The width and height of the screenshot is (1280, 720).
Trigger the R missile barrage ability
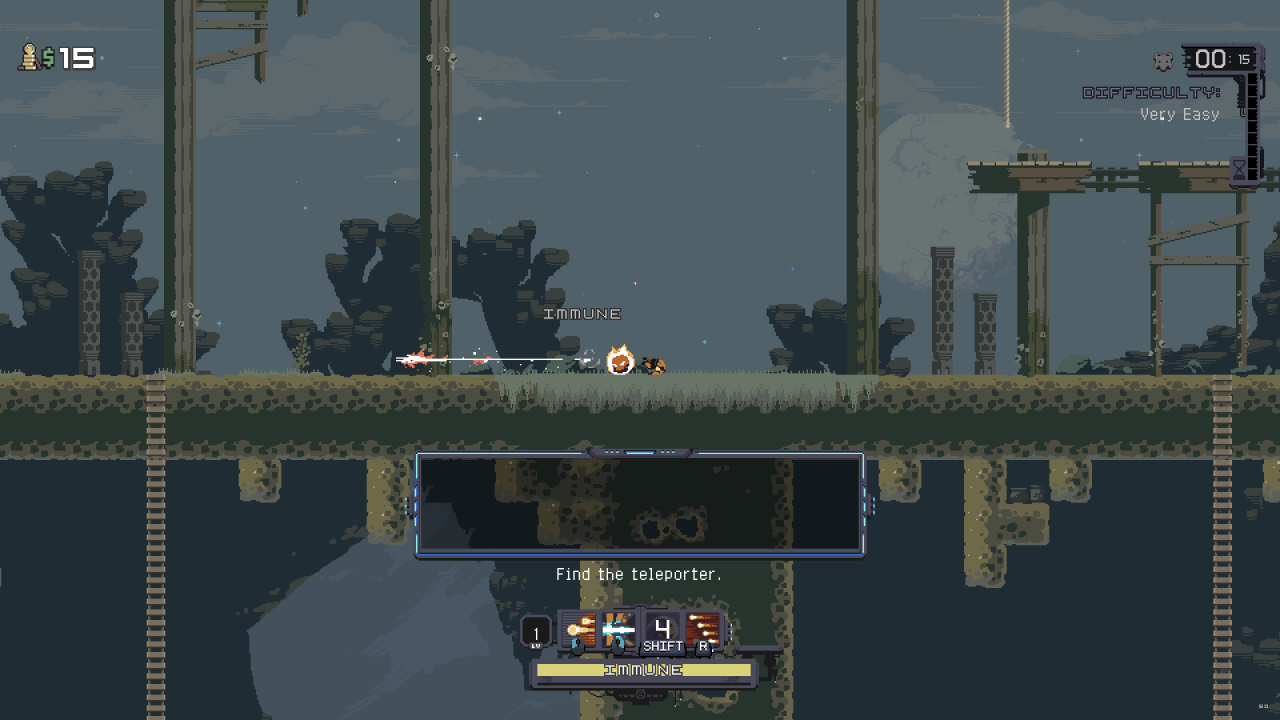coord(703,628)
